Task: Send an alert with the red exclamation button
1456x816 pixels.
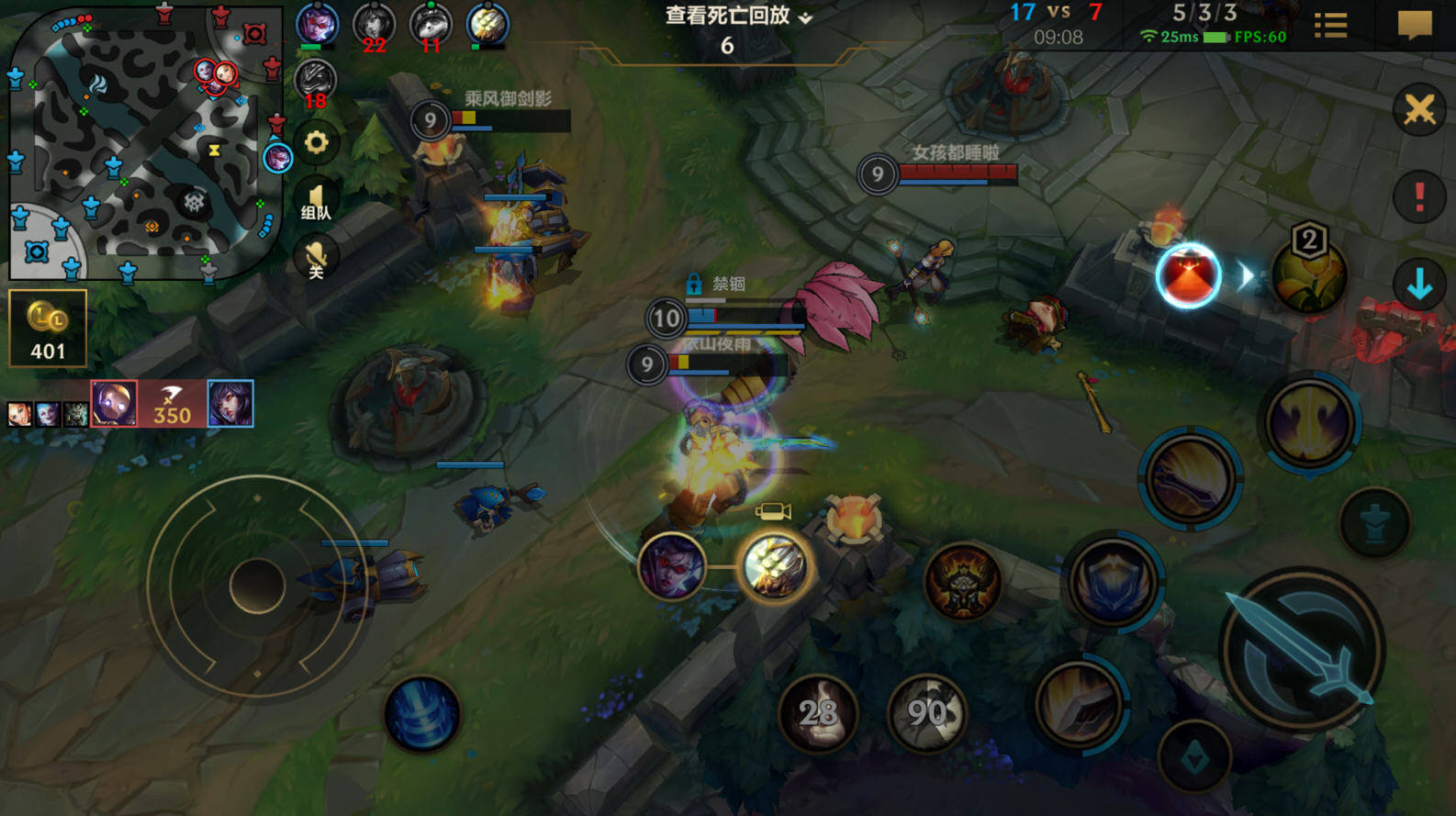Action: coord(1419,196)
